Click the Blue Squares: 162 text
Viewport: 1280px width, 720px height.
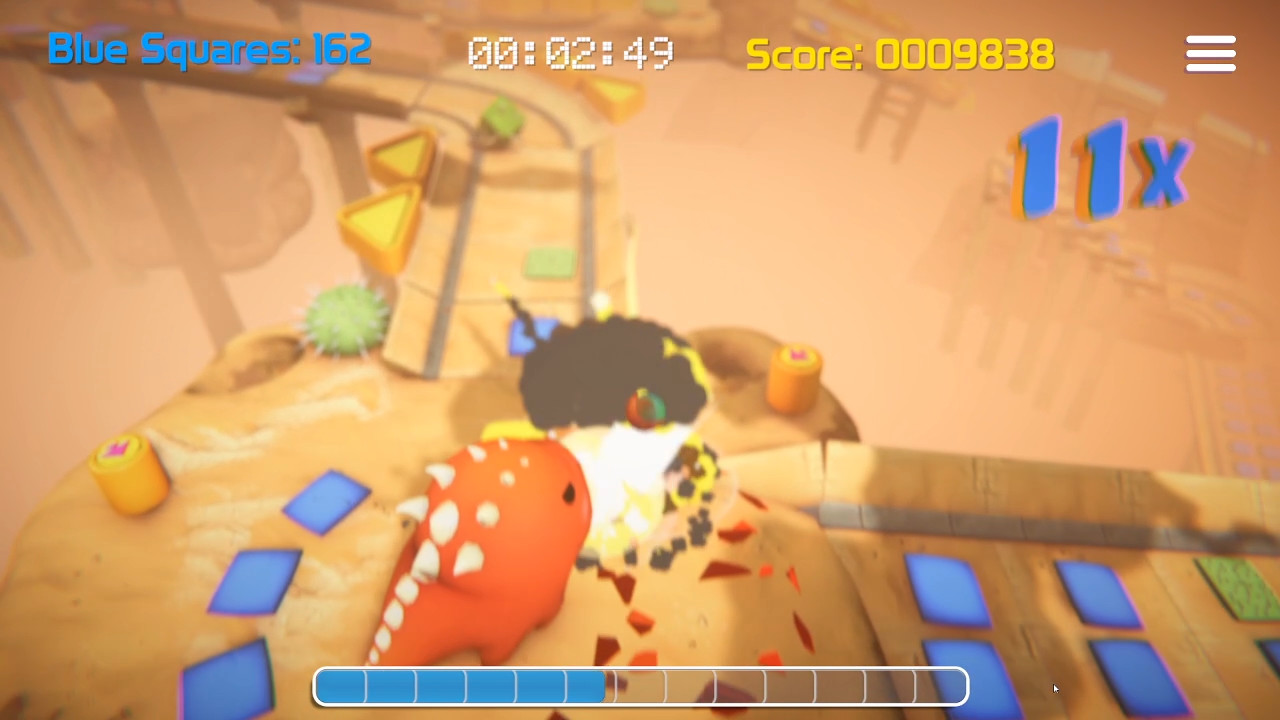(x=210, y=50)
